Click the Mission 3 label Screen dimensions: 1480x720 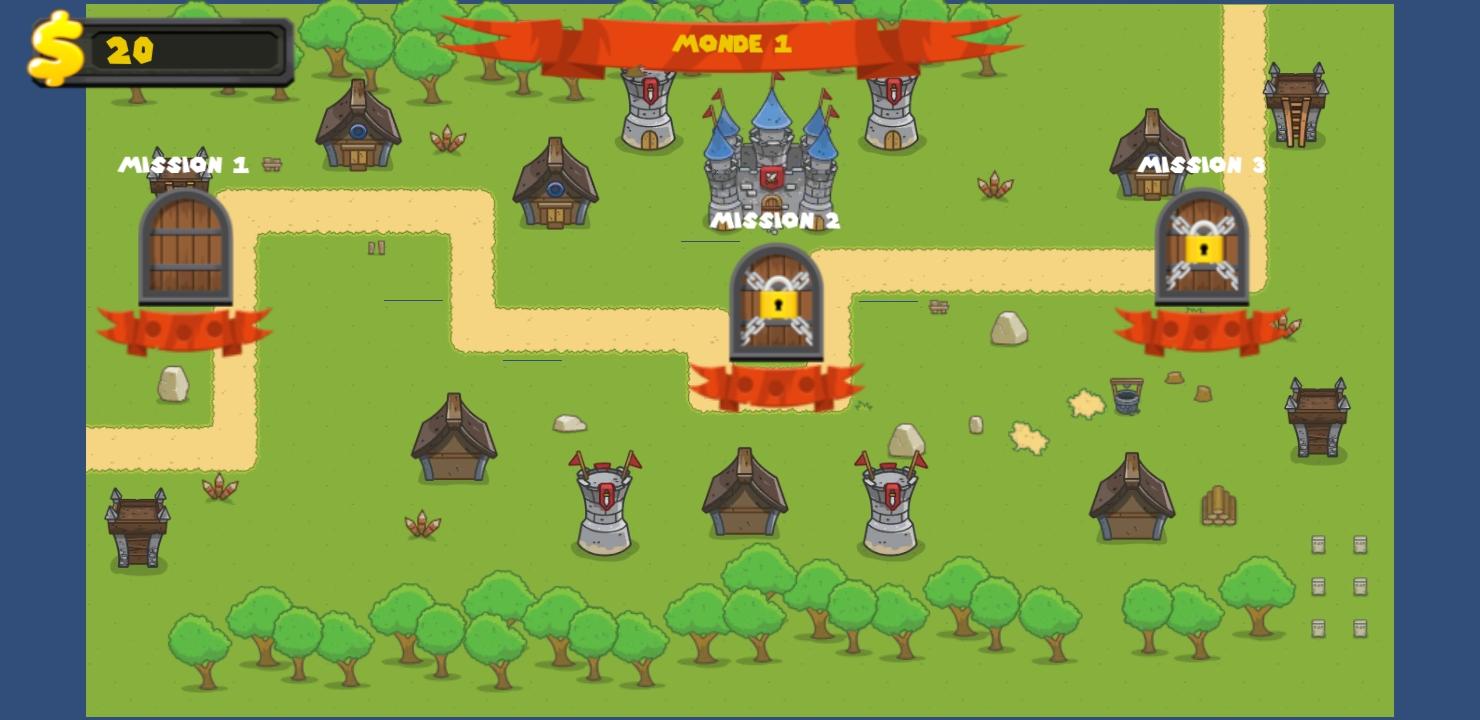pos(1203,165)
